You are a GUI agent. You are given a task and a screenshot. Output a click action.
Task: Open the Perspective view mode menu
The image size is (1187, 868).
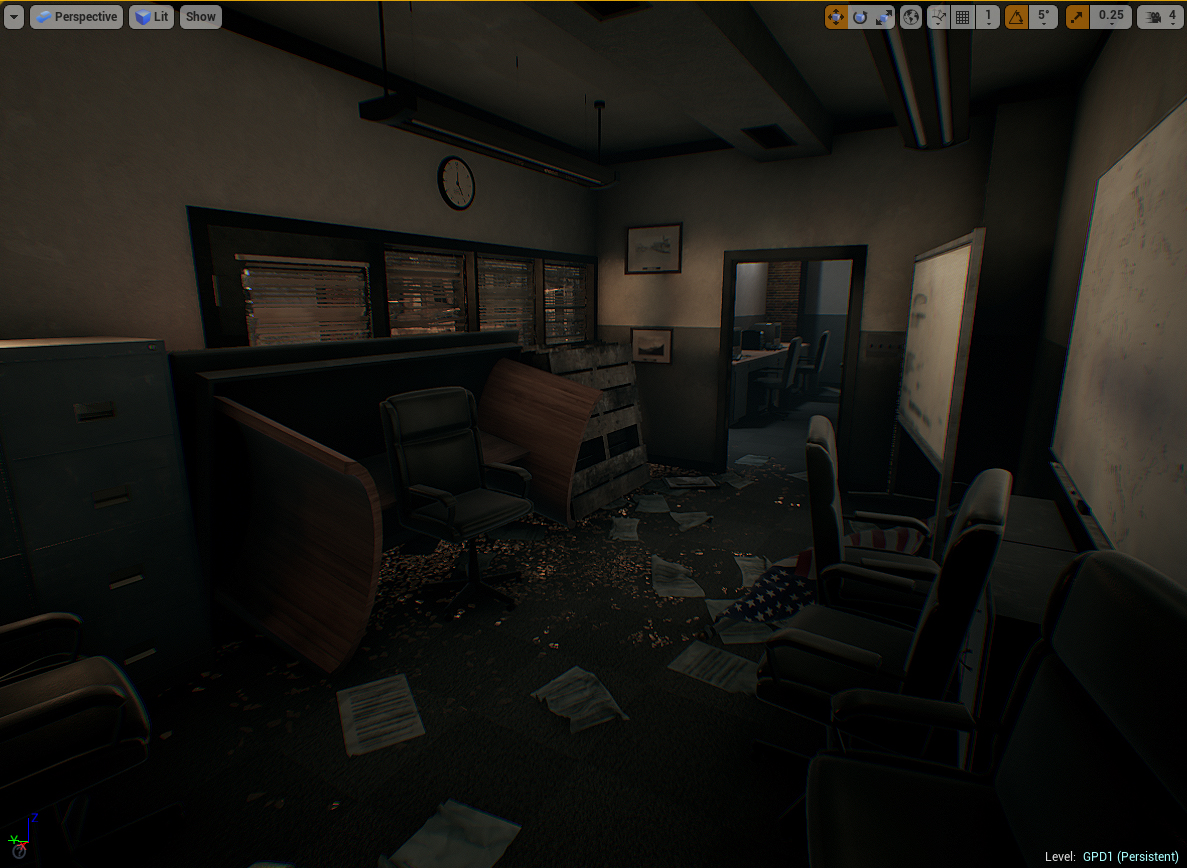[x=77, y=17]
